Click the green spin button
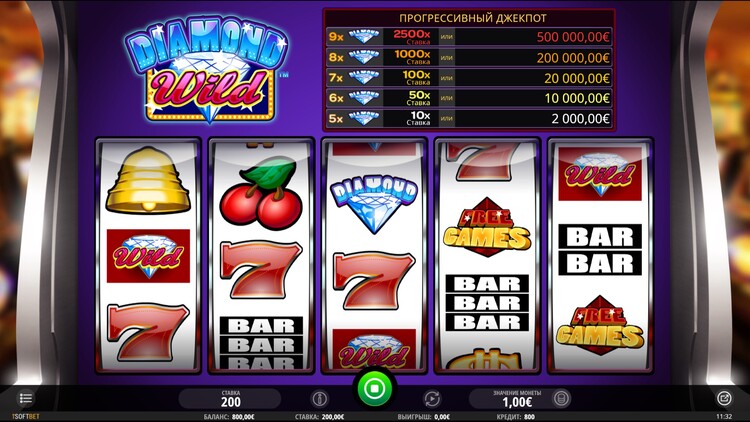750x422 pixels. click(375, 386)
